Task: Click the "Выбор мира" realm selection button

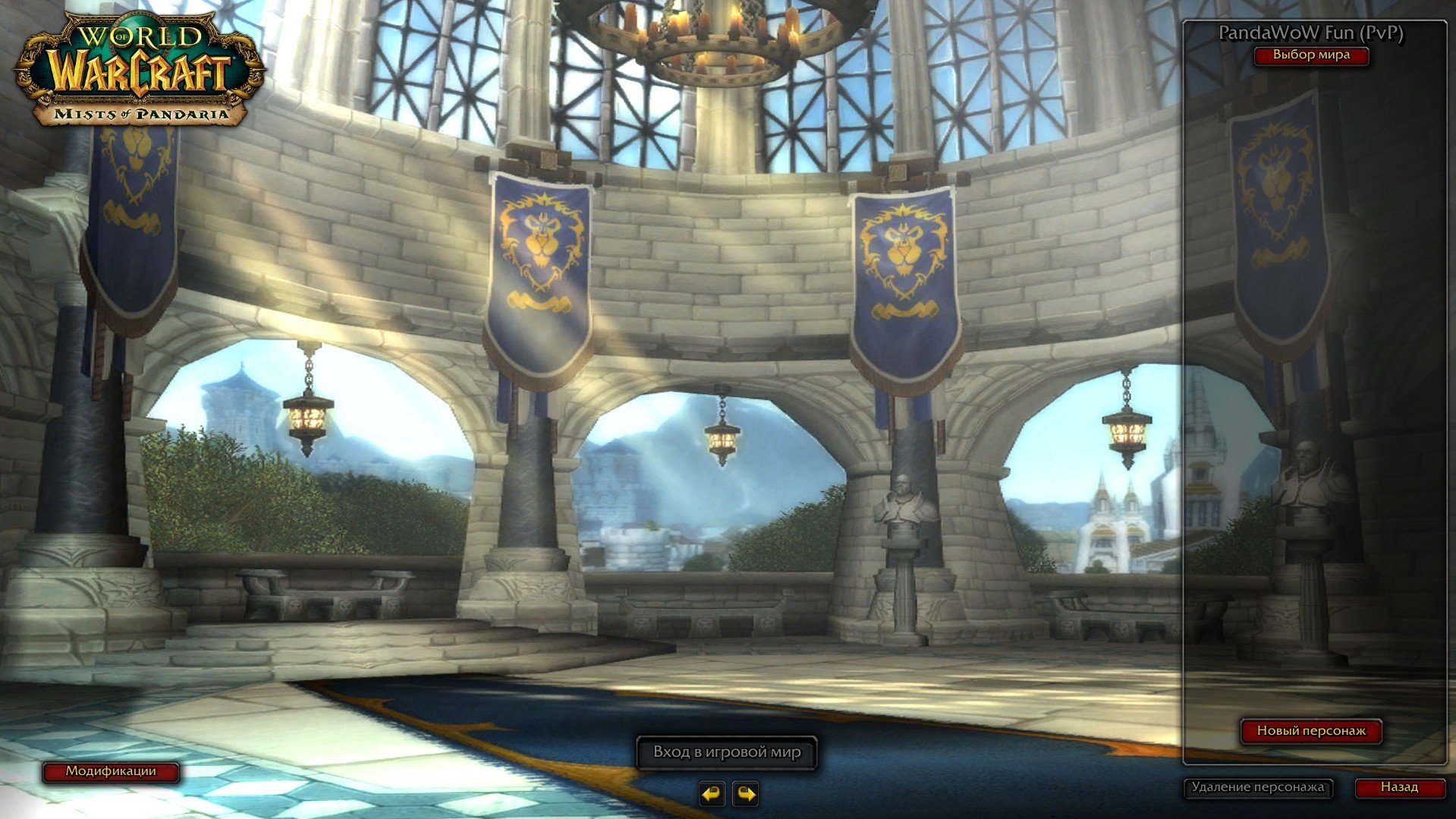Action: click(x=1310, y=55)
